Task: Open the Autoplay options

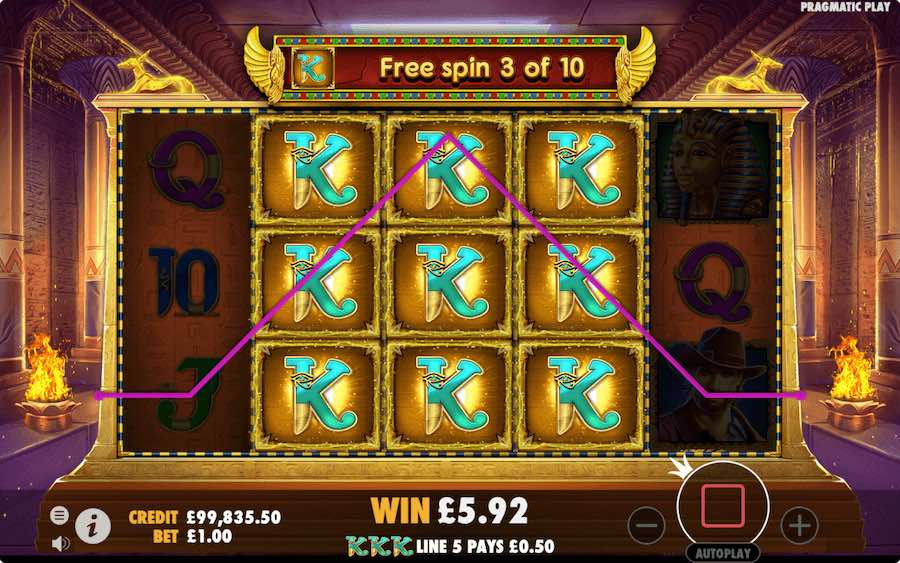Action: [x=722, y=552]
